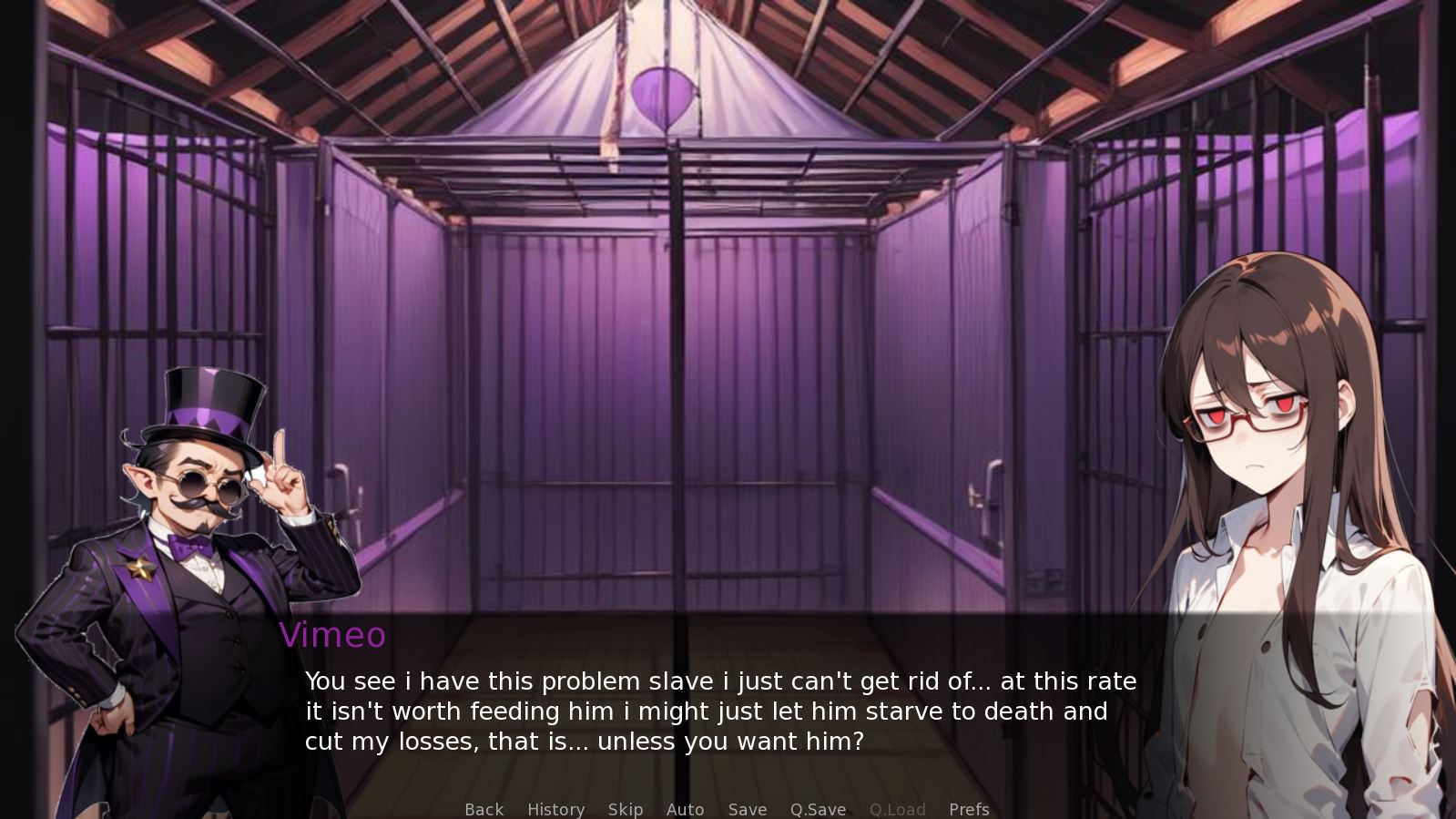Open the Prefs settings menu
The image size is (1456, 819).
969,809
